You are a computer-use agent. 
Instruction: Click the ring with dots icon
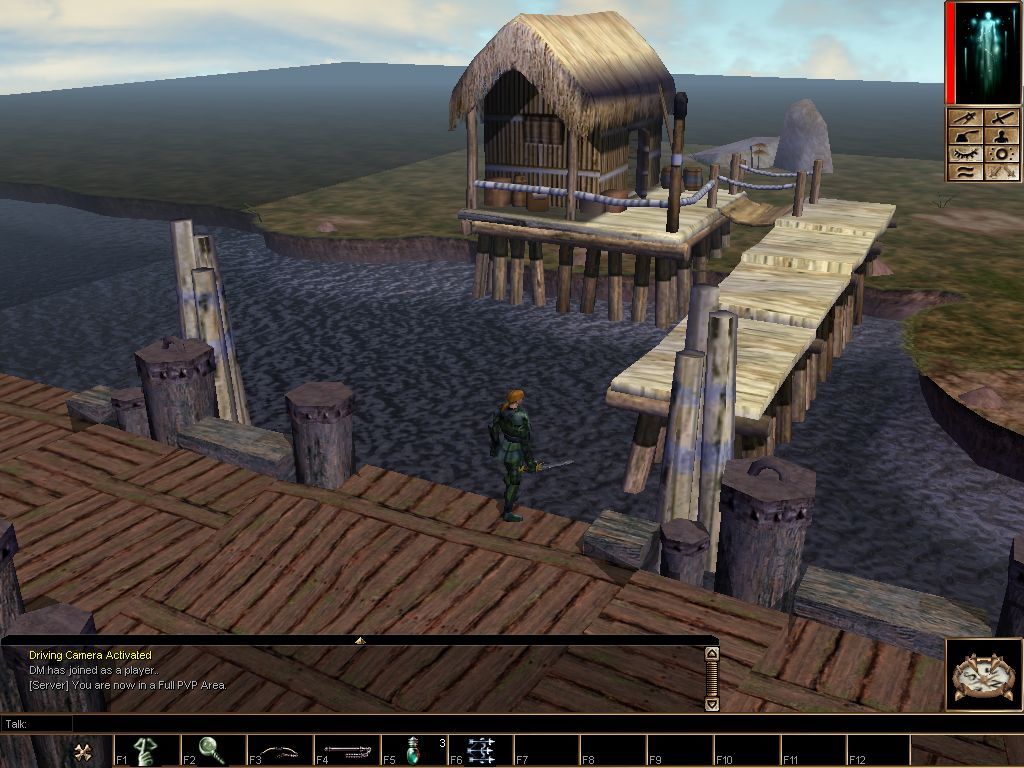coord(1003,155)
